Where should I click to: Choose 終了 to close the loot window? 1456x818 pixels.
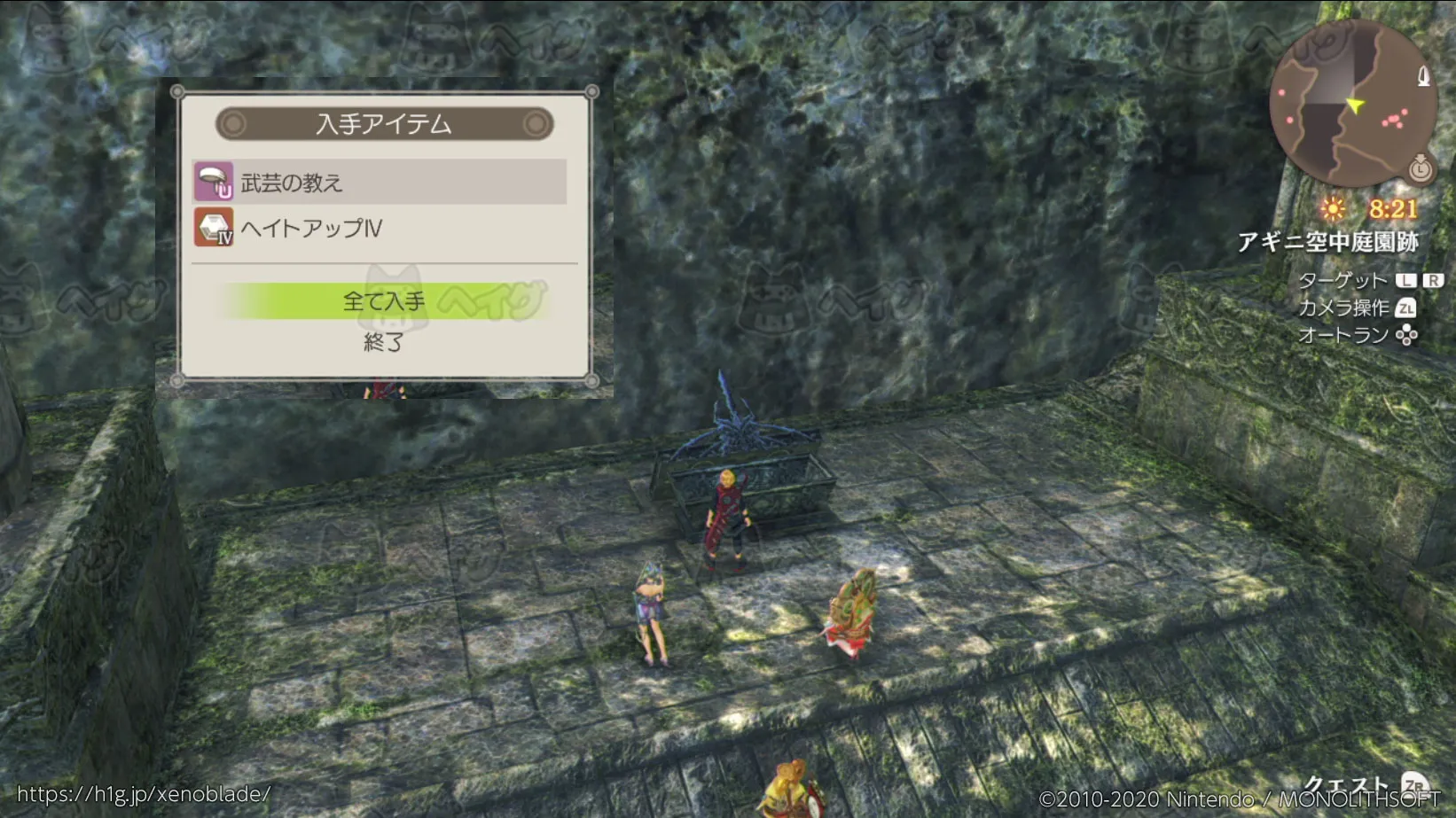(384, 342)
